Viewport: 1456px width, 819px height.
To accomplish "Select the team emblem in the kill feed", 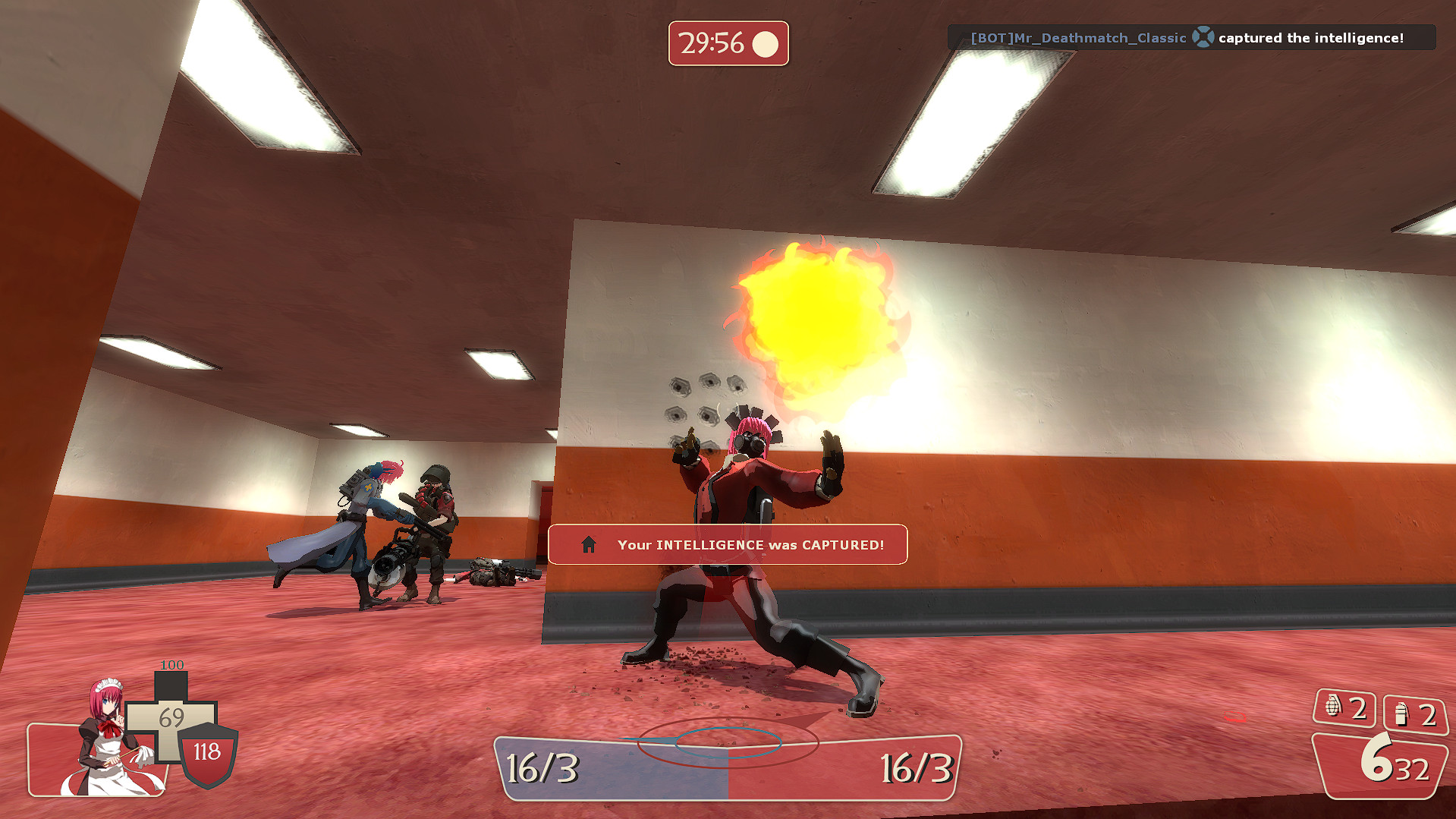I will pos(1204,36).
